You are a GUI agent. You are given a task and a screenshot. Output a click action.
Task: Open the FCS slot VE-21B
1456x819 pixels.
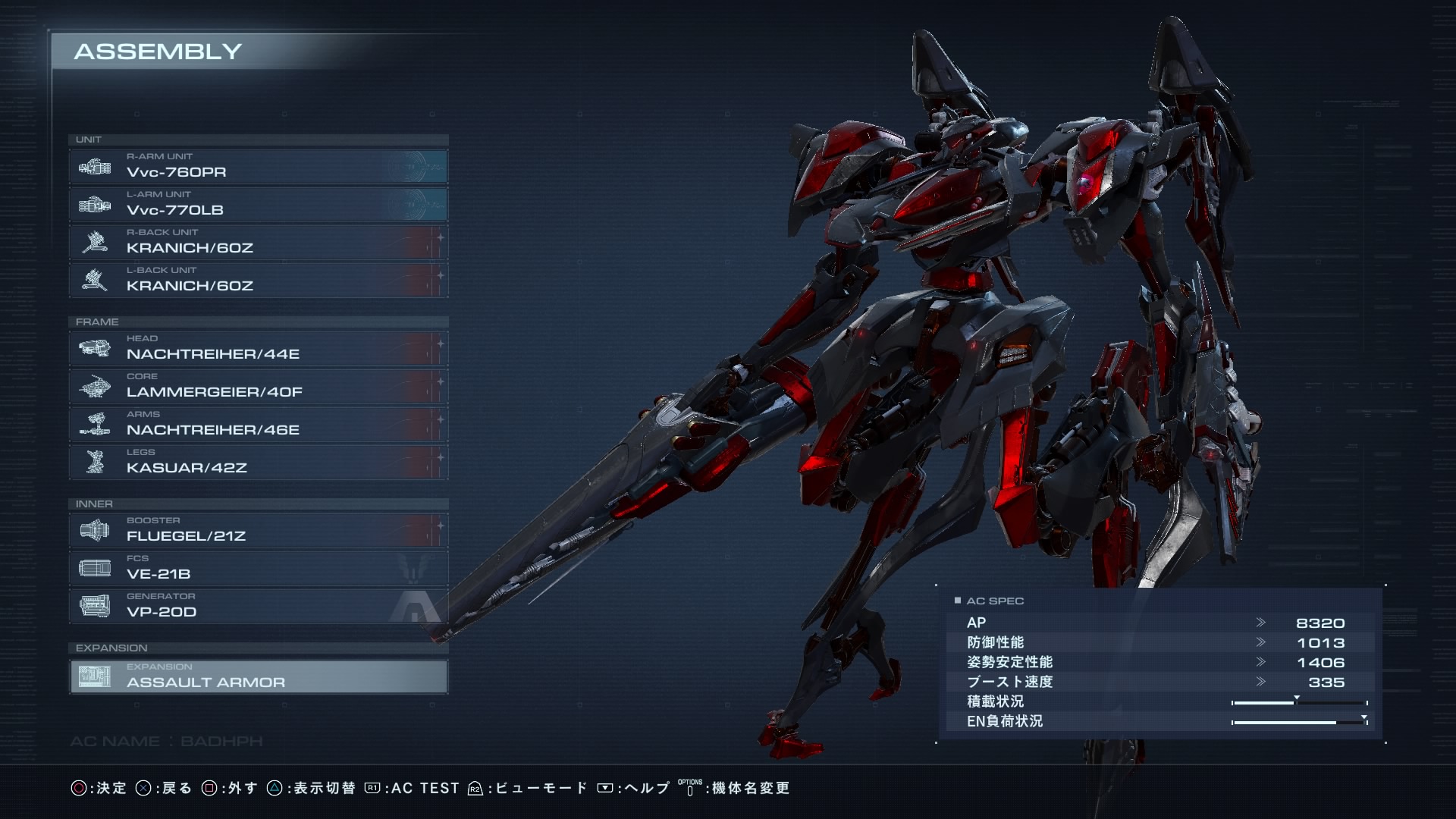[258, 568]
